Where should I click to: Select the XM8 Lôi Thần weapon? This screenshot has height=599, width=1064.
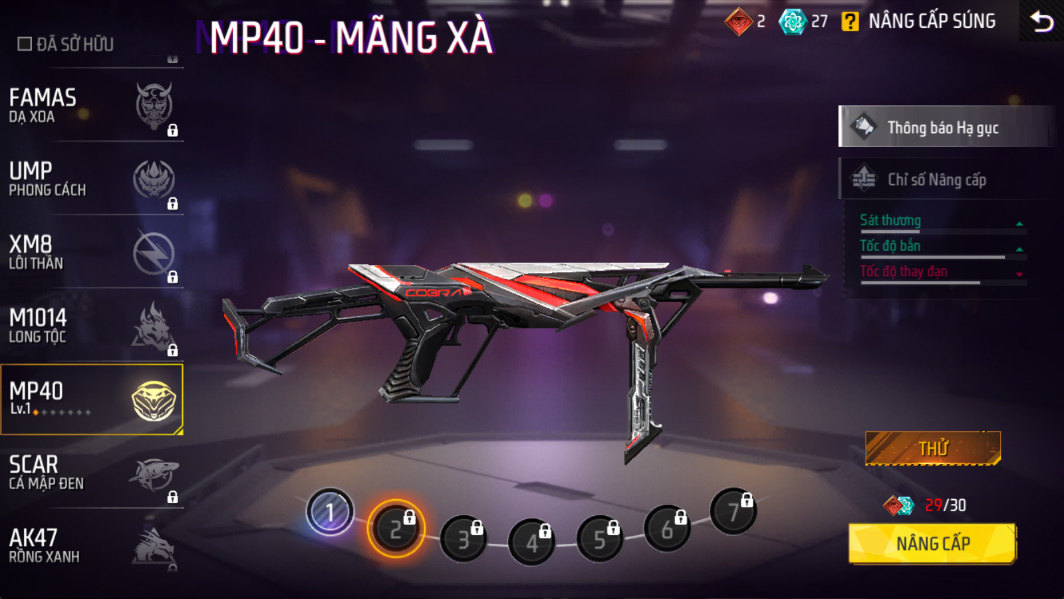[x=91, y=252]
